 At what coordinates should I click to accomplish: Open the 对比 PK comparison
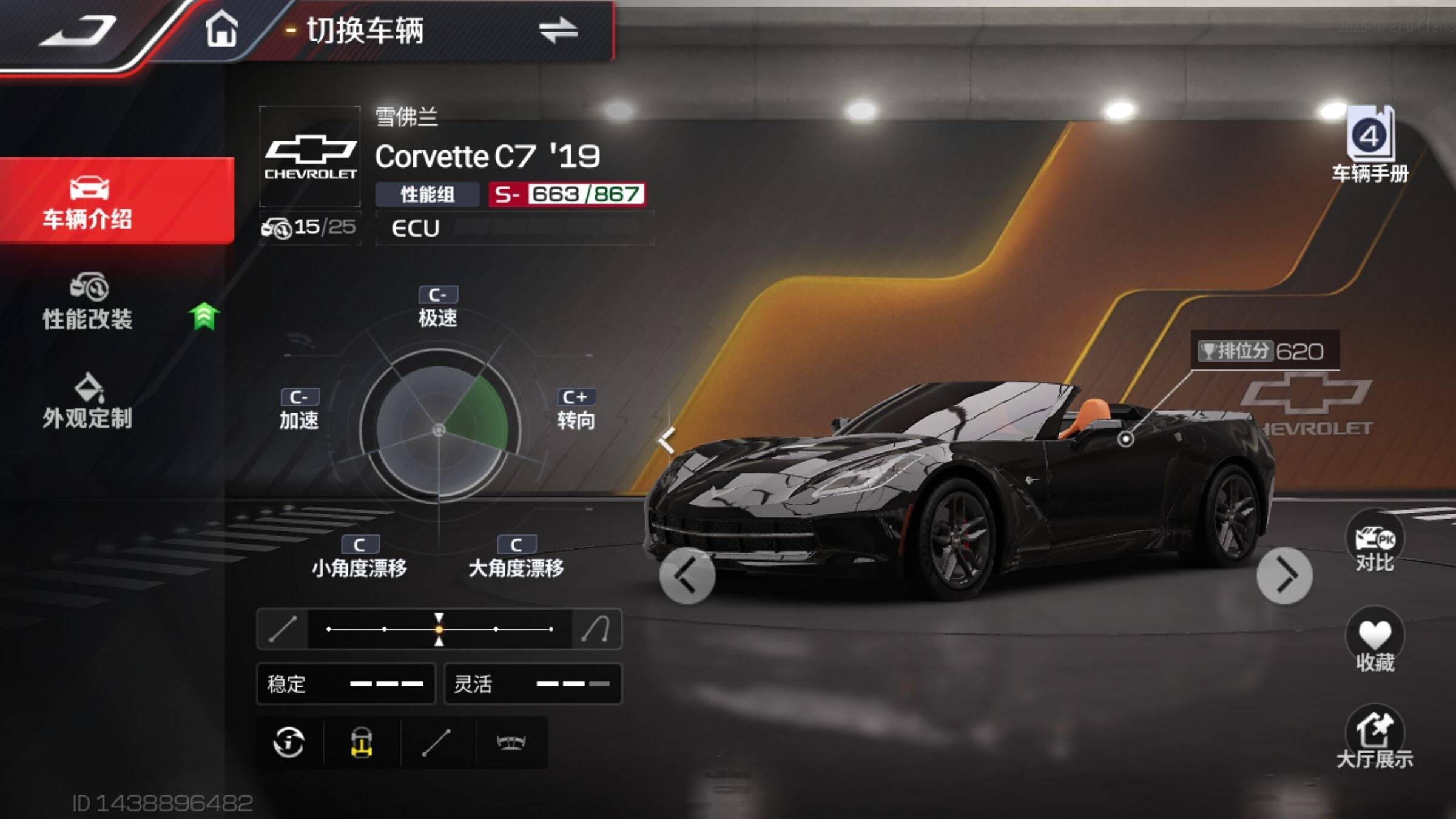(1374, 542)
